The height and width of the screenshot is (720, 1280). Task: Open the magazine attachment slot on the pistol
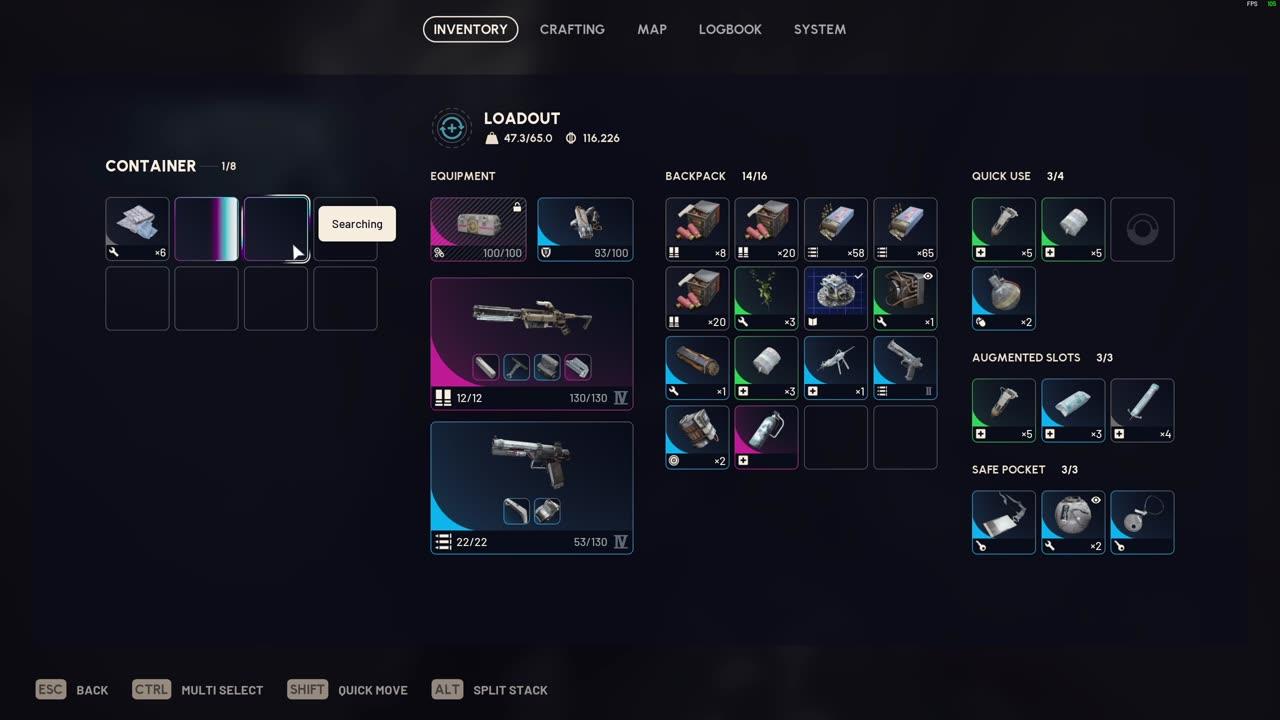click(x=547, y=511)
